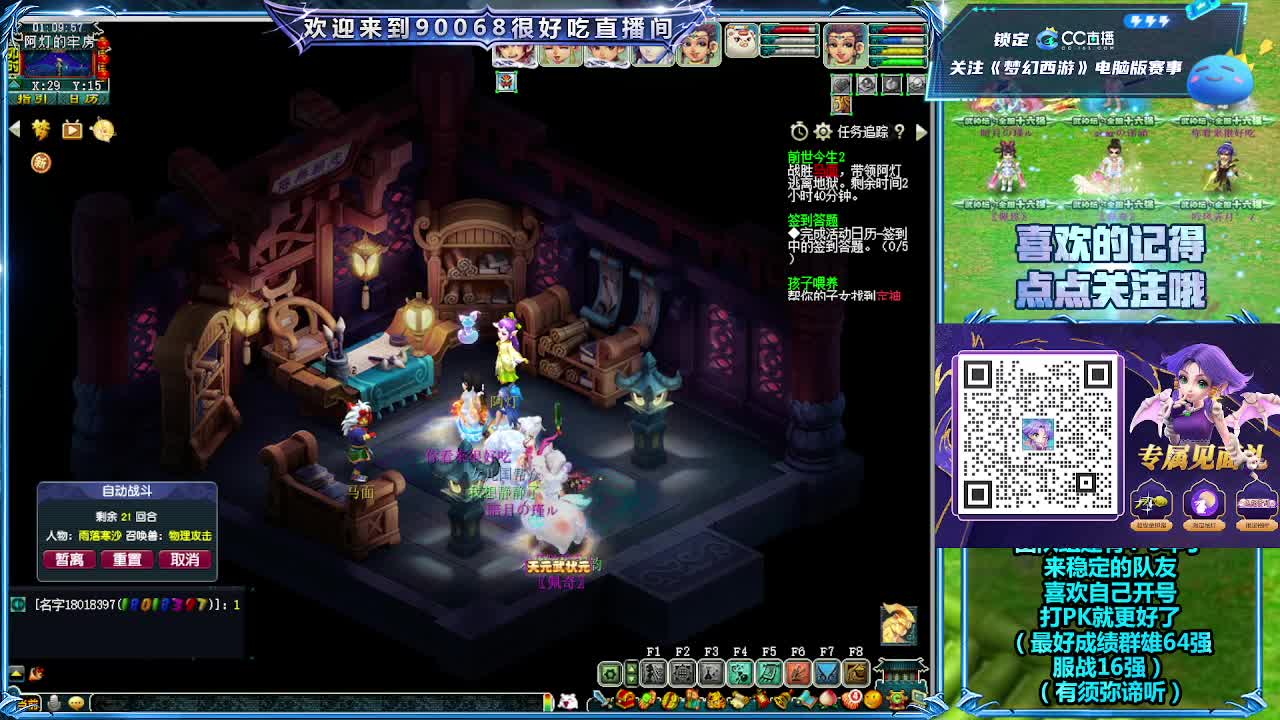Select the F7 wings skill icon
The width and height of the screenshot is (1280, 720).
tap(828, 673)
